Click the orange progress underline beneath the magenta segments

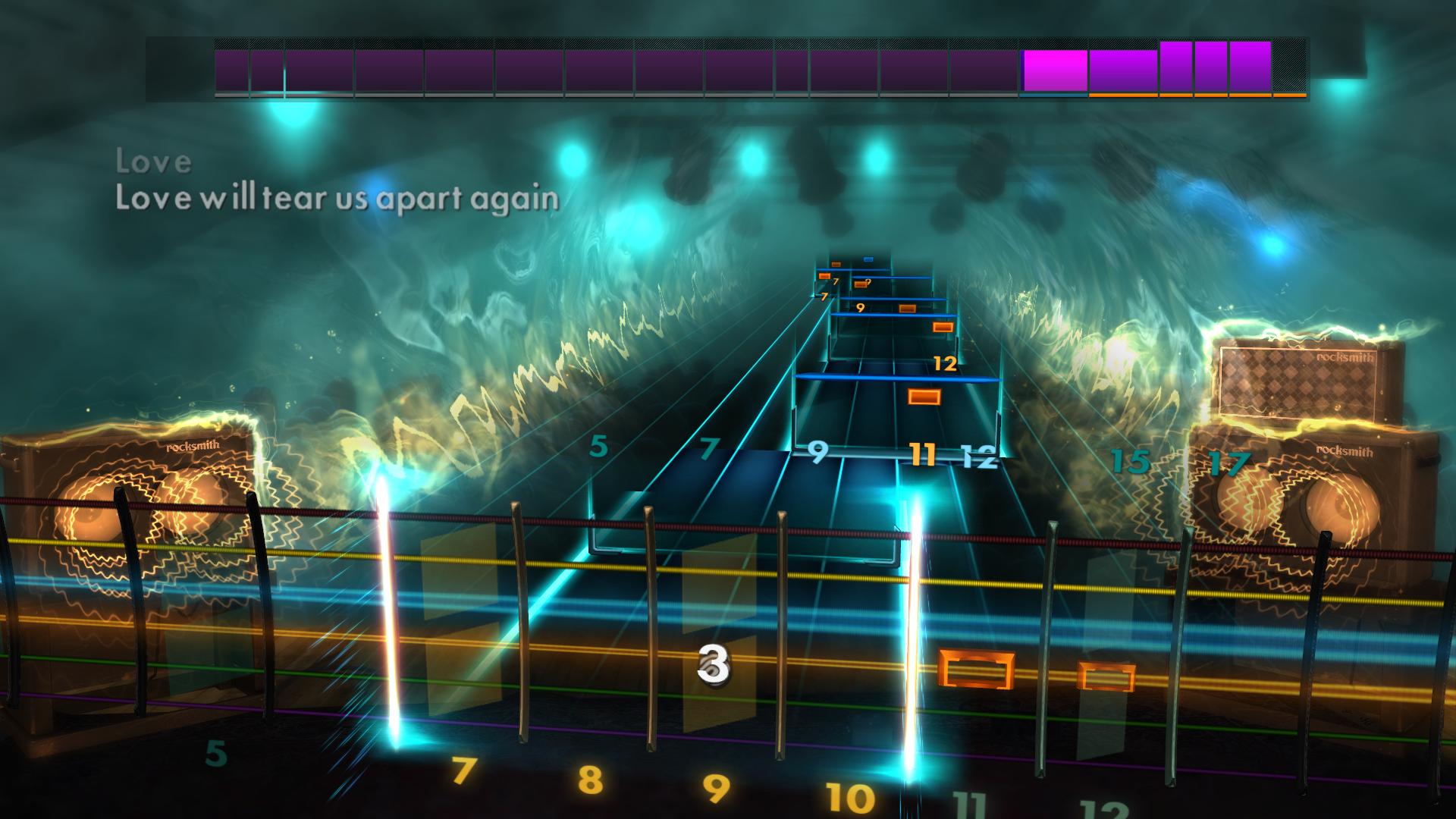coord(1183,96)
